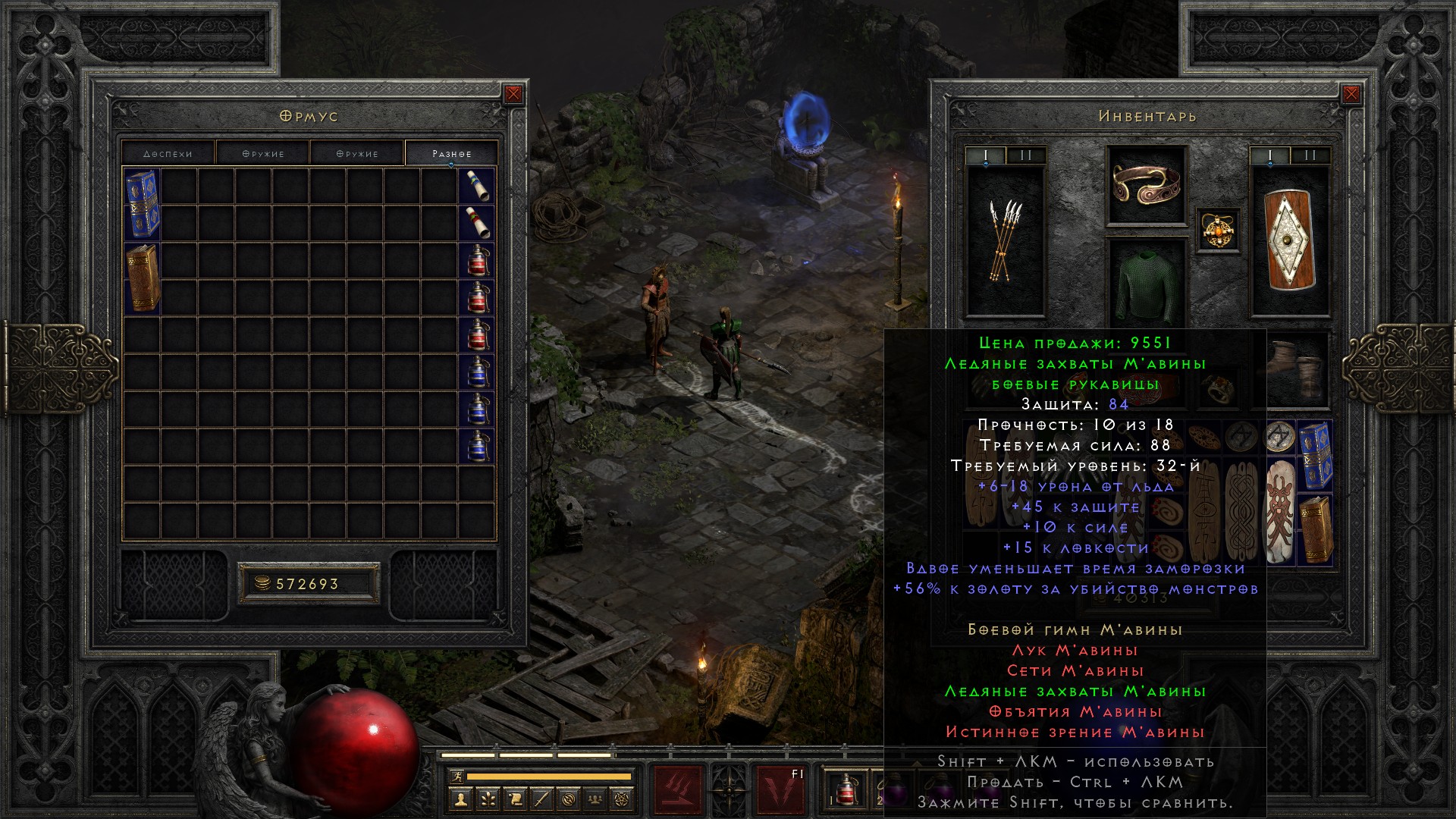This screenshot has width=1456, height=819.
Task: Select the equipped javelins weapon slot
Action: [1005, 240]
